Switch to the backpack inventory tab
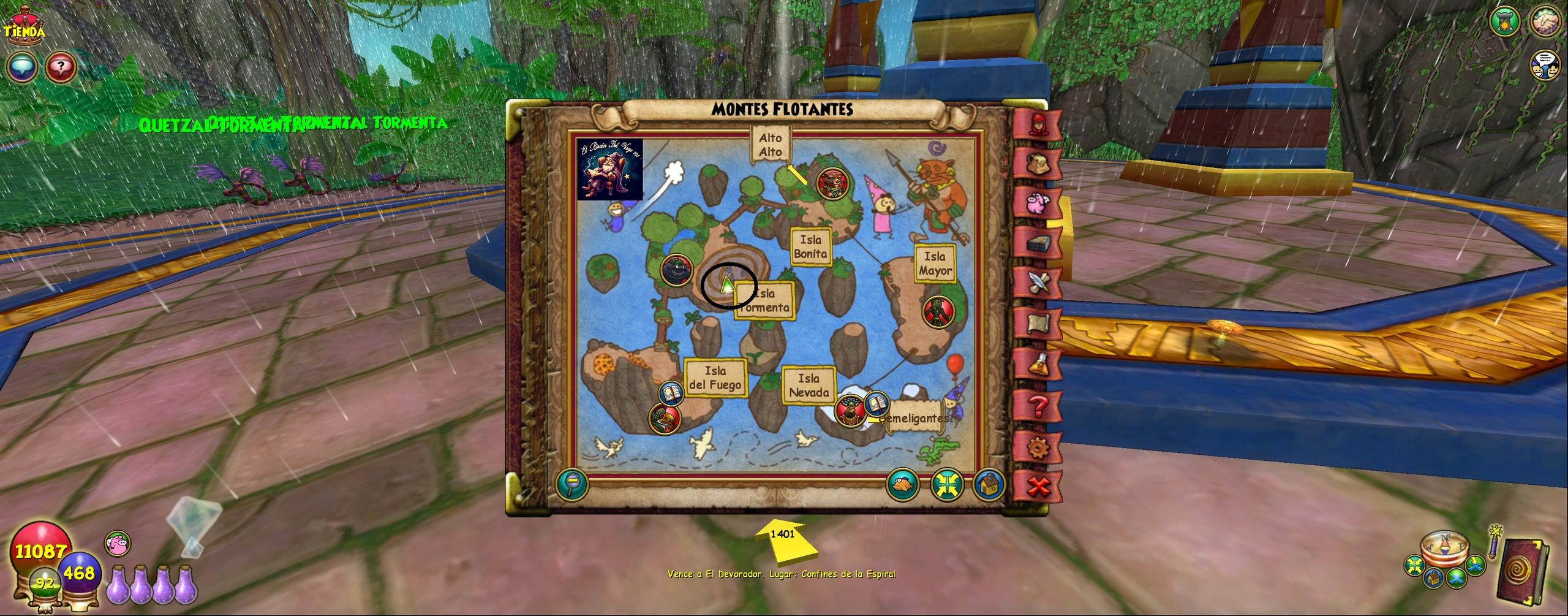 click(x=1037, y=162)
